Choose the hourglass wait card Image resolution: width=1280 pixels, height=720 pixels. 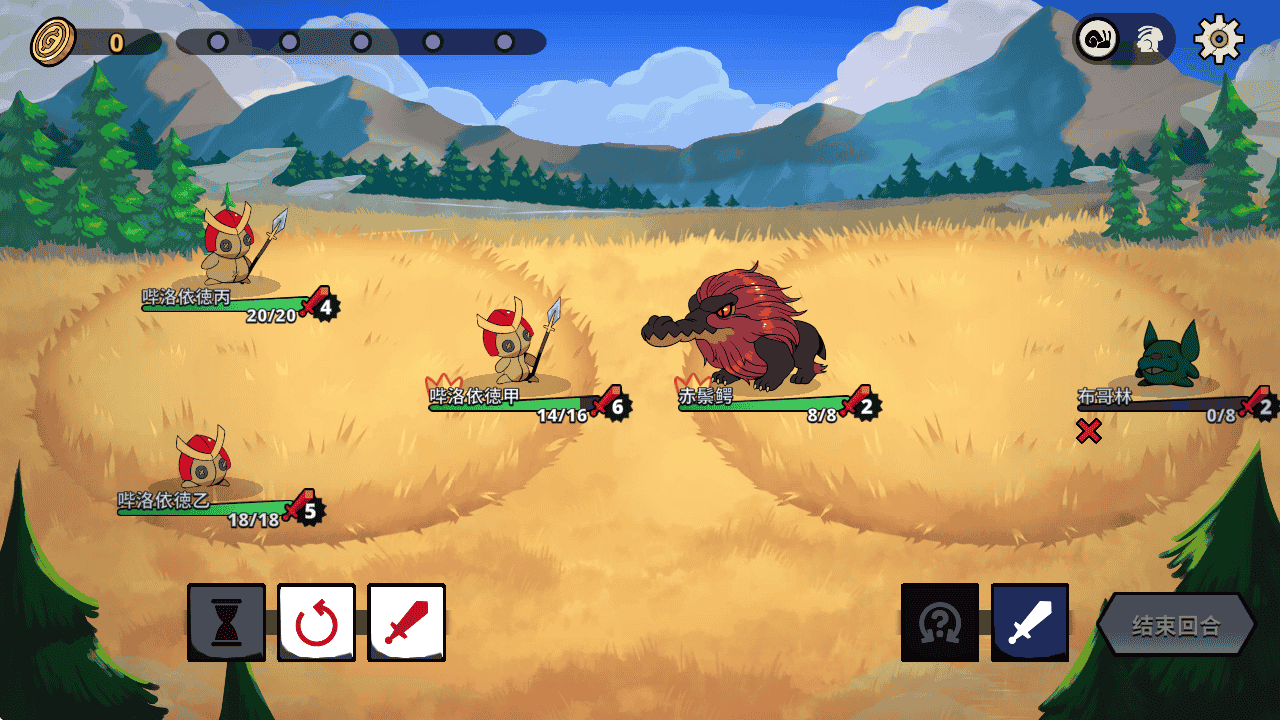coord(227,623)
